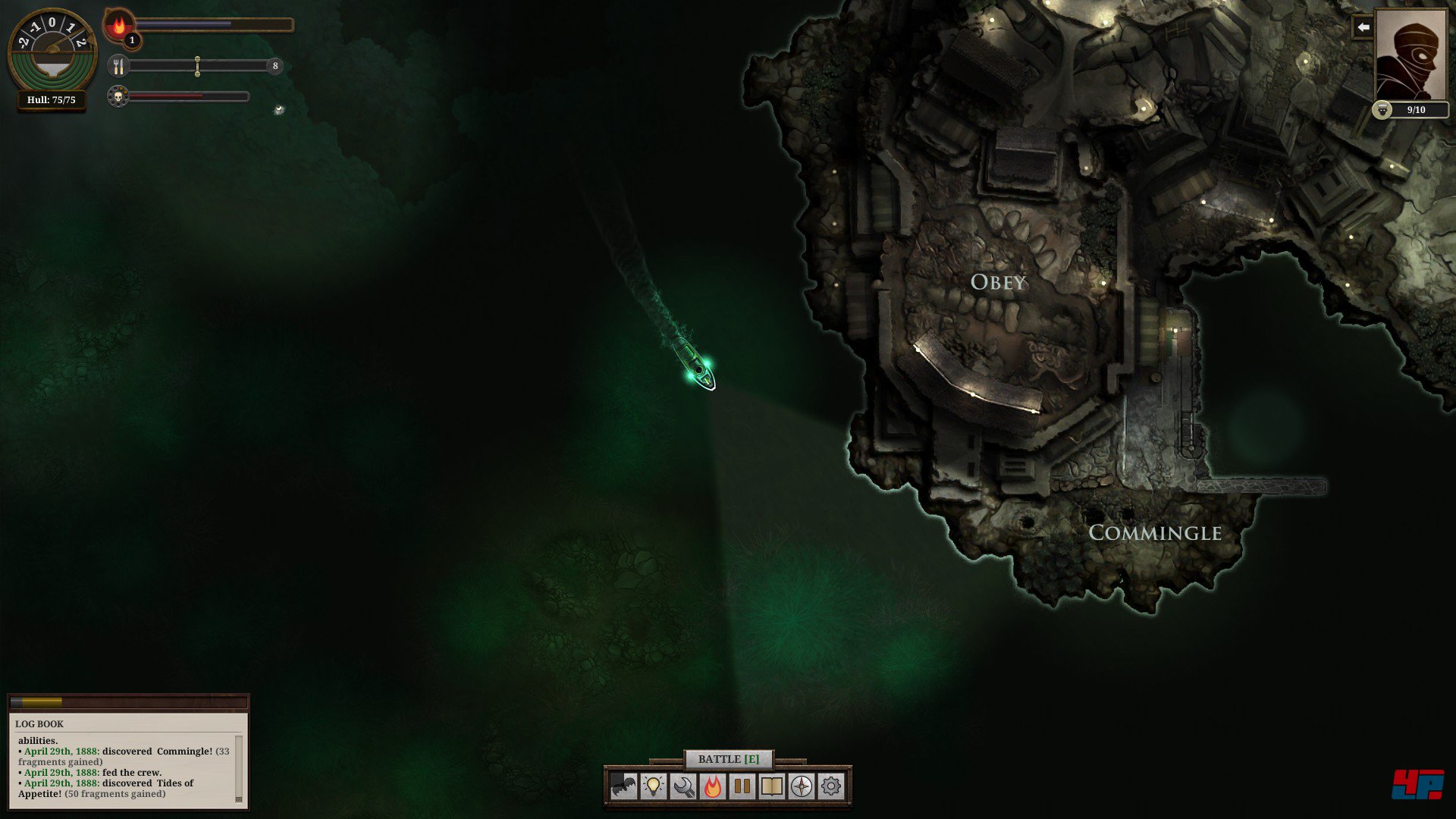Open the chart using the compass icon
1456x819 pixels.
click(x=801, y=786)
